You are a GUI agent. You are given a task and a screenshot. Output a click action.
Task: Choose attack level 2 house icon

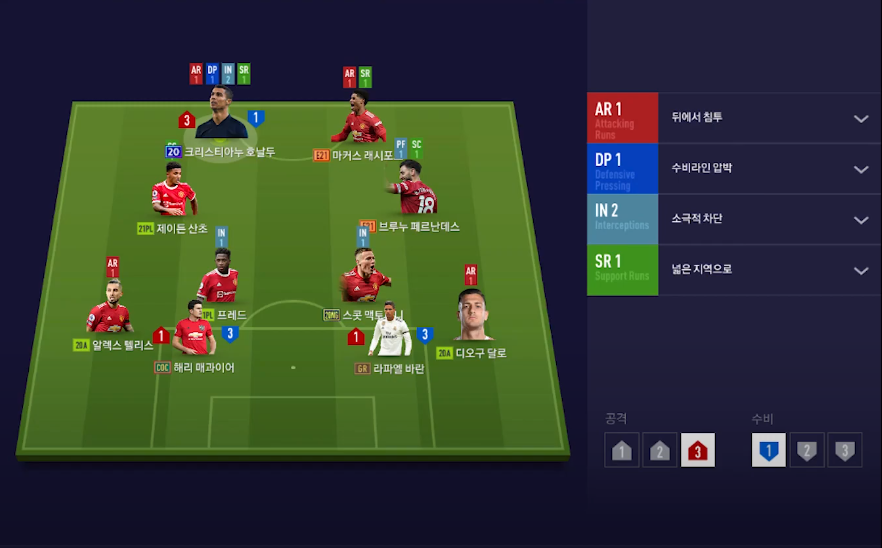659,450
